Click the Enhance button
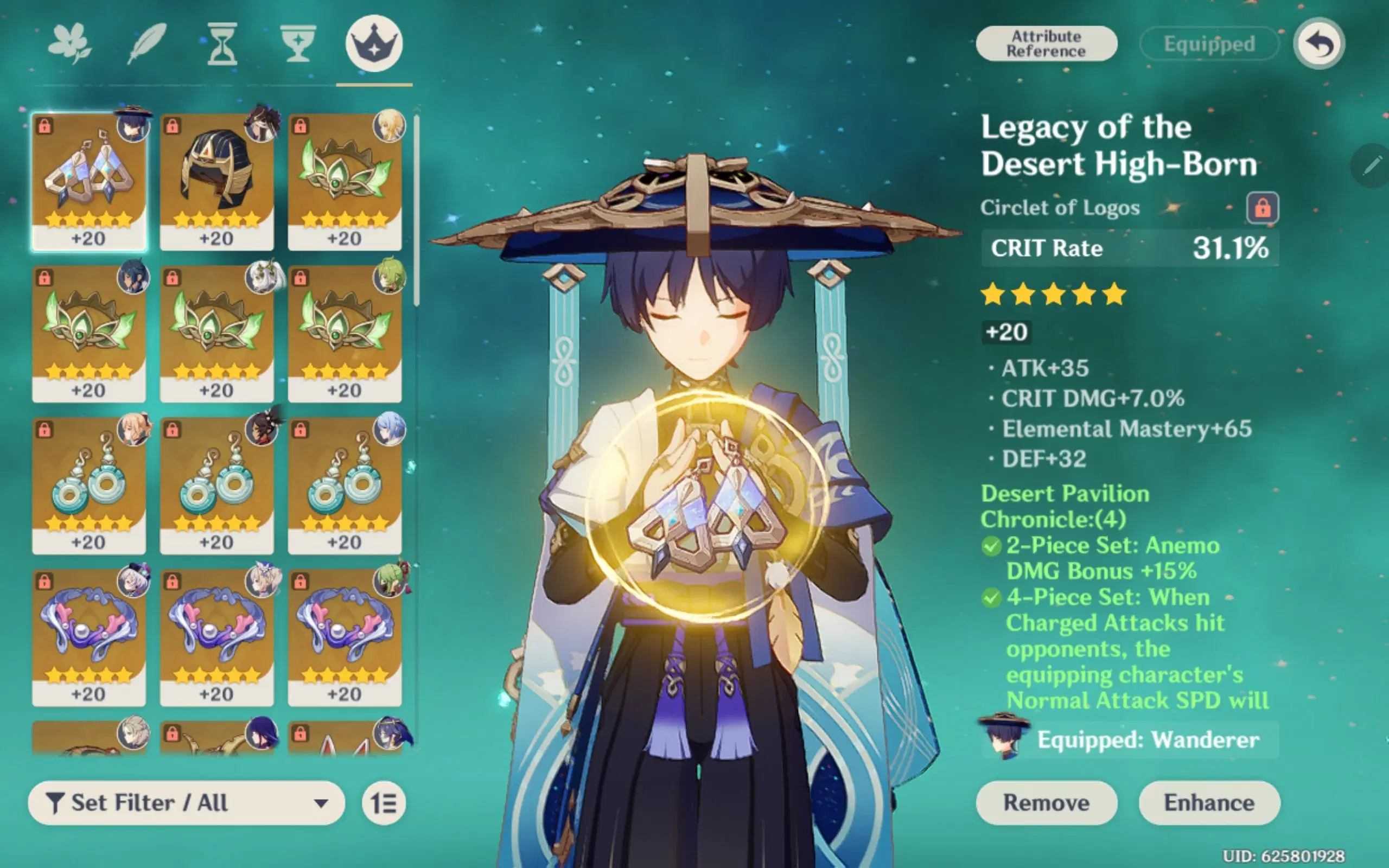Image resolution: width=1389 pixels, height=868 pixels. (1209, 802)
